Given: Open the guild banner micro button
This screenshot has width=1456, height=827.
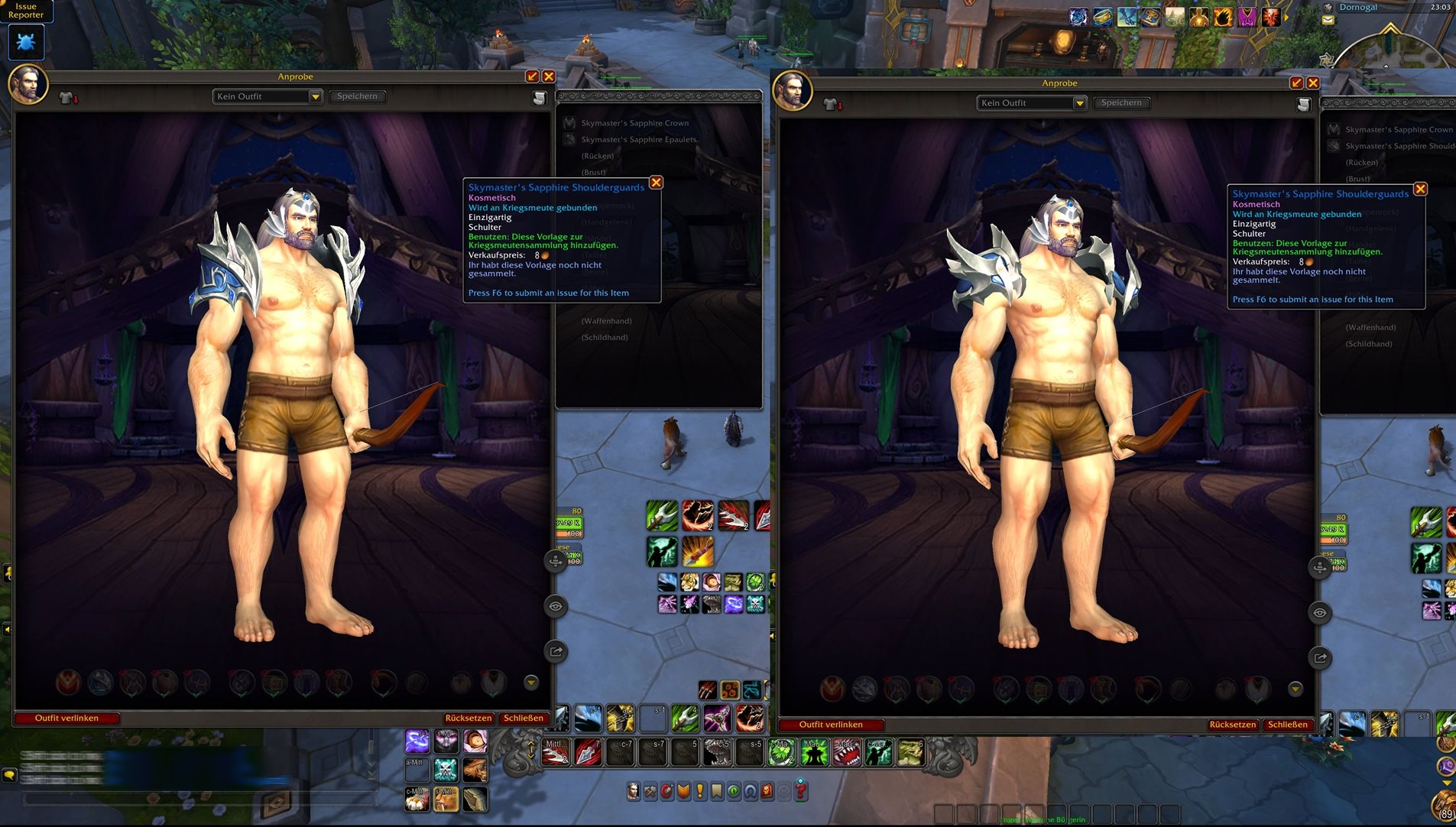Looking at the screenshot, I should click(717, 792).
